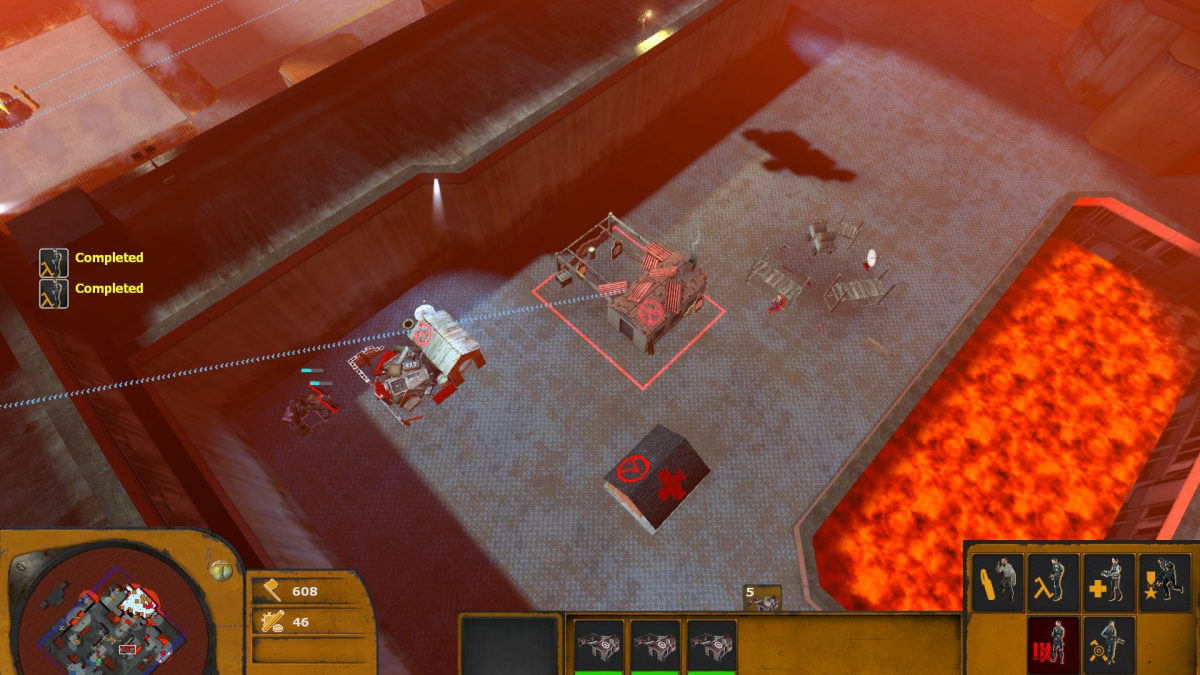
Task: Click the barracks inside the red selection square
Action: [640, 290]
